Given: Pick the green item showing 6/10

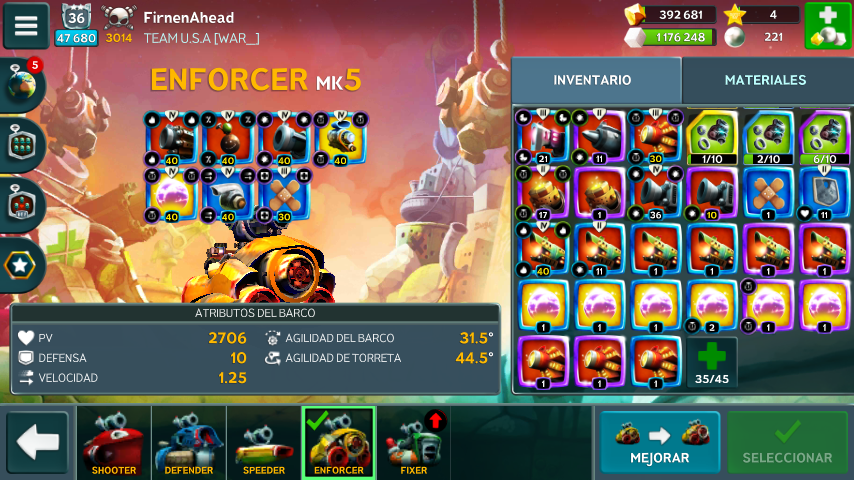Looking at the screenshot, I should [825, 136].
